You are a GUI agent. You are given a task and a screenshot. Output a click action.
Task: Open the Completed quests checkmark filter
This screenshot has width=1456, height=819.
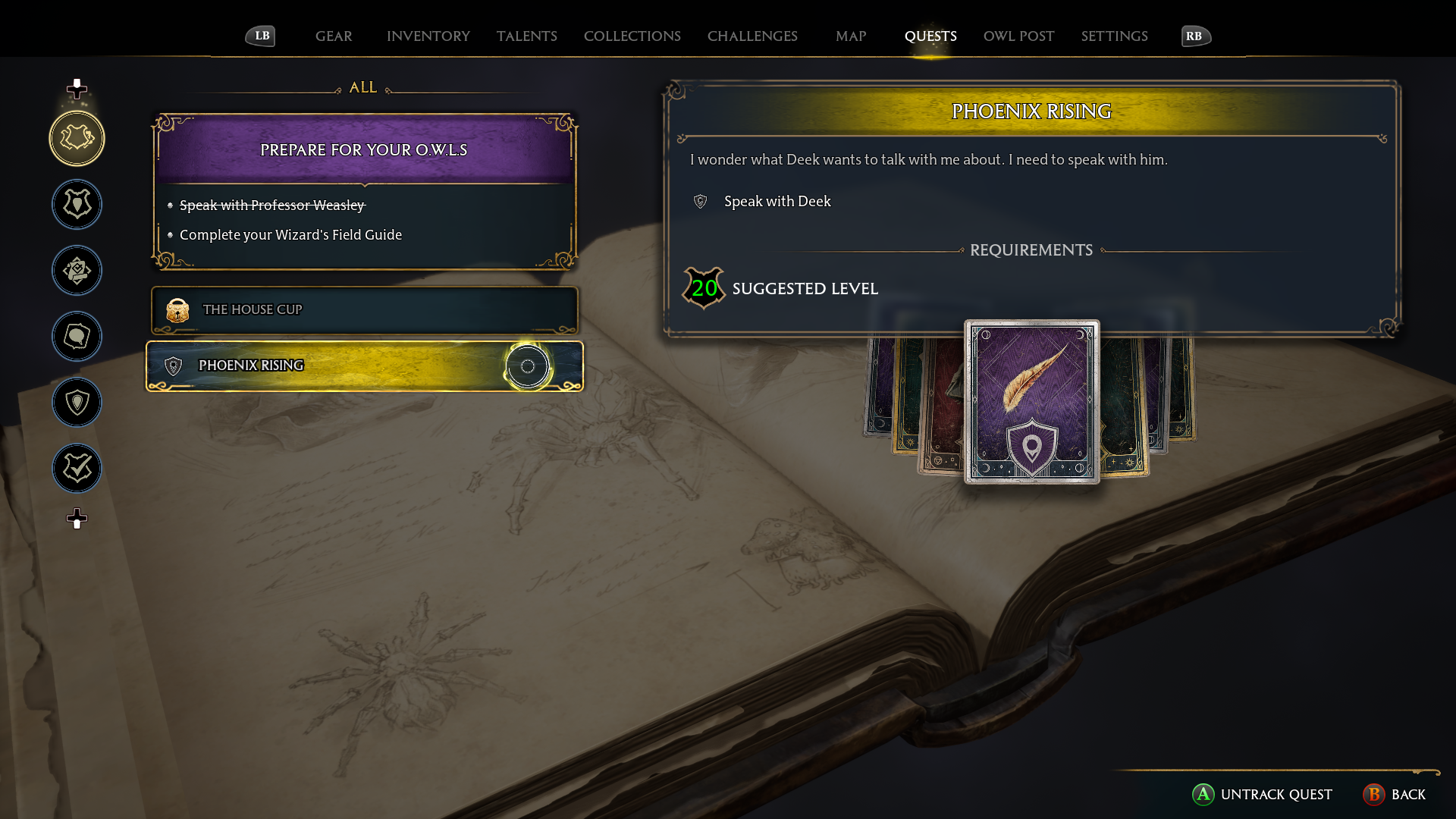pyautogui.click(x=77, y=468)
